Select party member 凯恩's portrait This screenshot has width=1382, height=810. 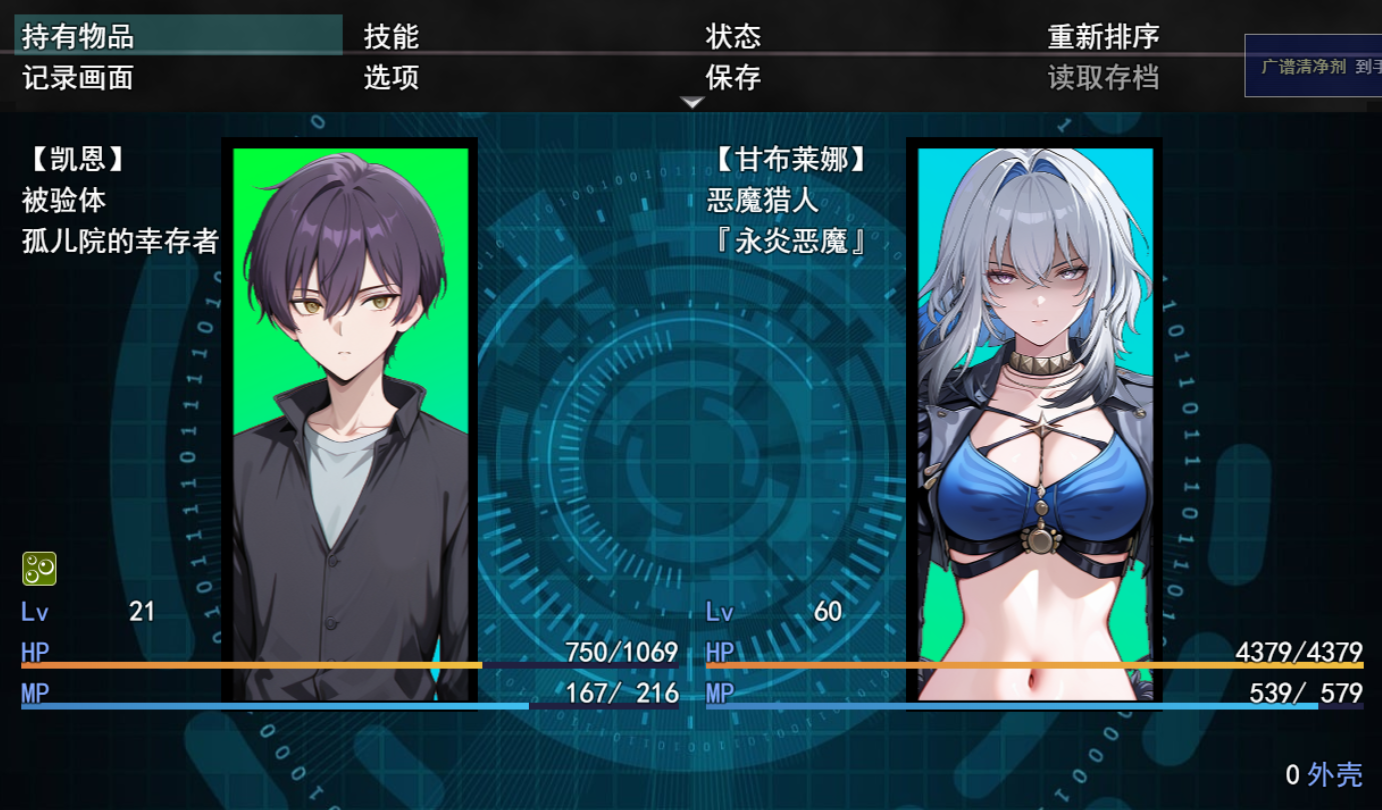tap(350, 420)
